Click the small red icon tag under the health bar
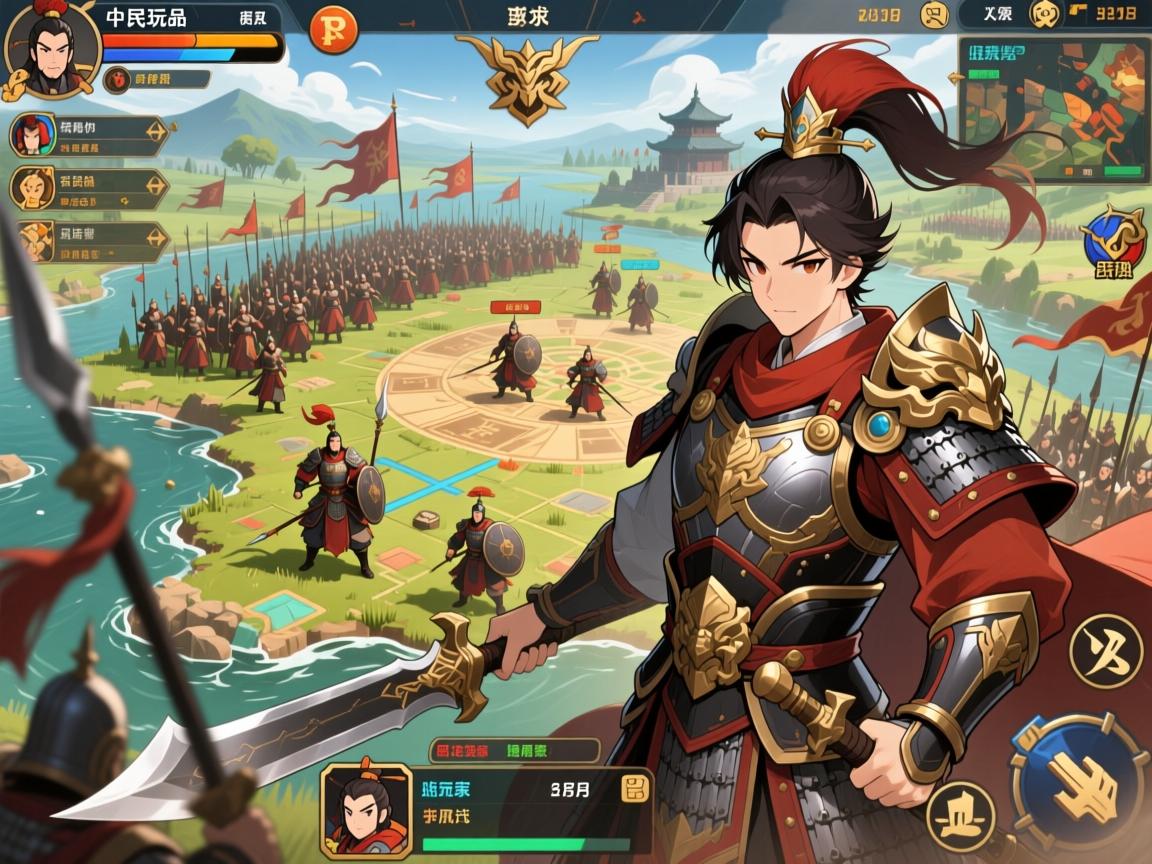Screen dimensions: 1152x864 click(118, 78)
